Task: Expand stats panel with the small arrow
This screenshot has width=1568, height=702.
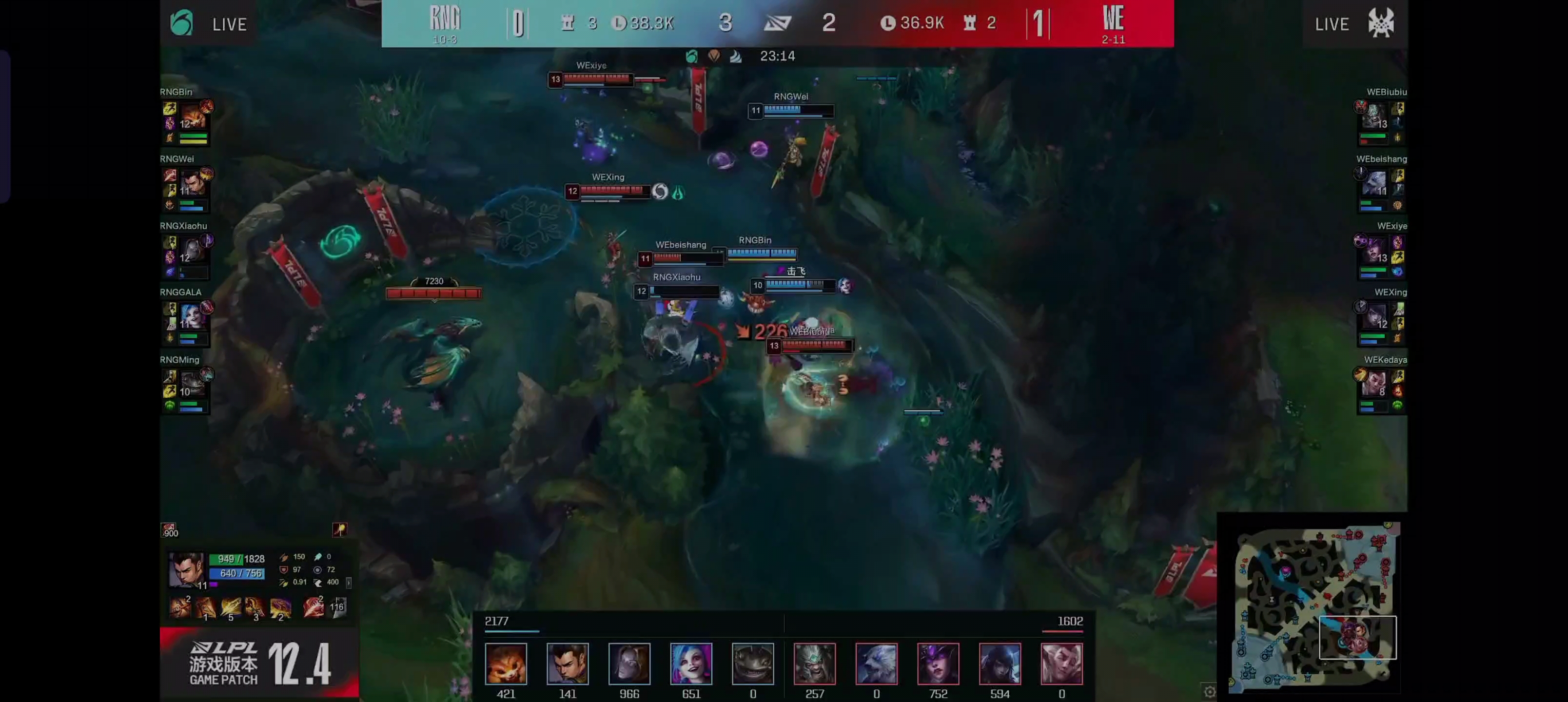Action: pyautogui.click(x=348, y=583)
